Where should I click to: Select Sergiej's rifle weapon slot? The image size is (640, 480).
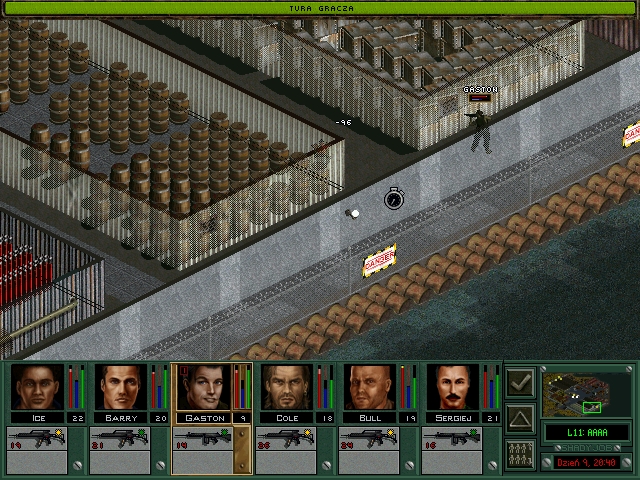[x=452, y=437]
